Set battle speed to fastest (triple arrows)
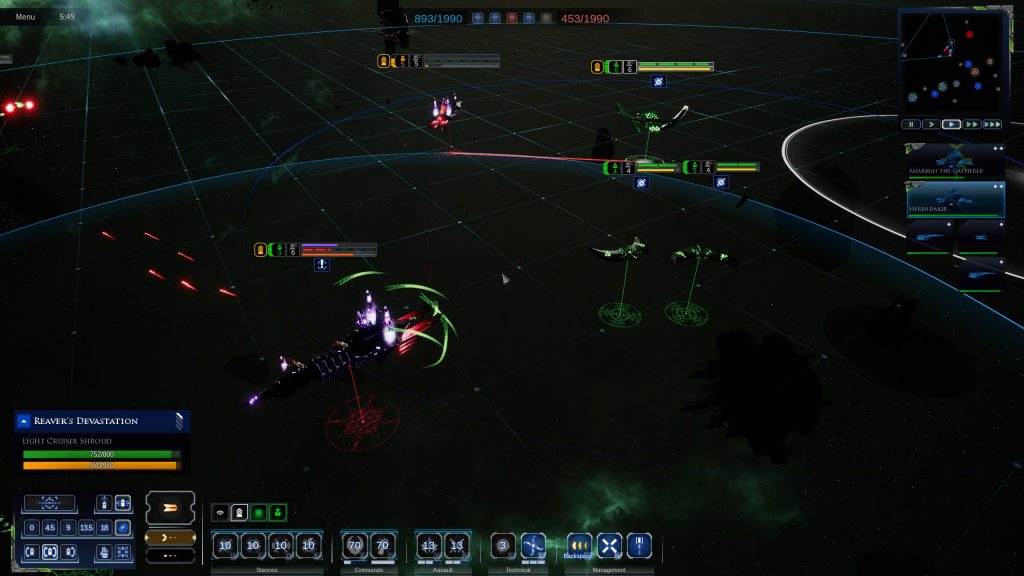Screen dimensions: 1024x576 pos(991,125)
